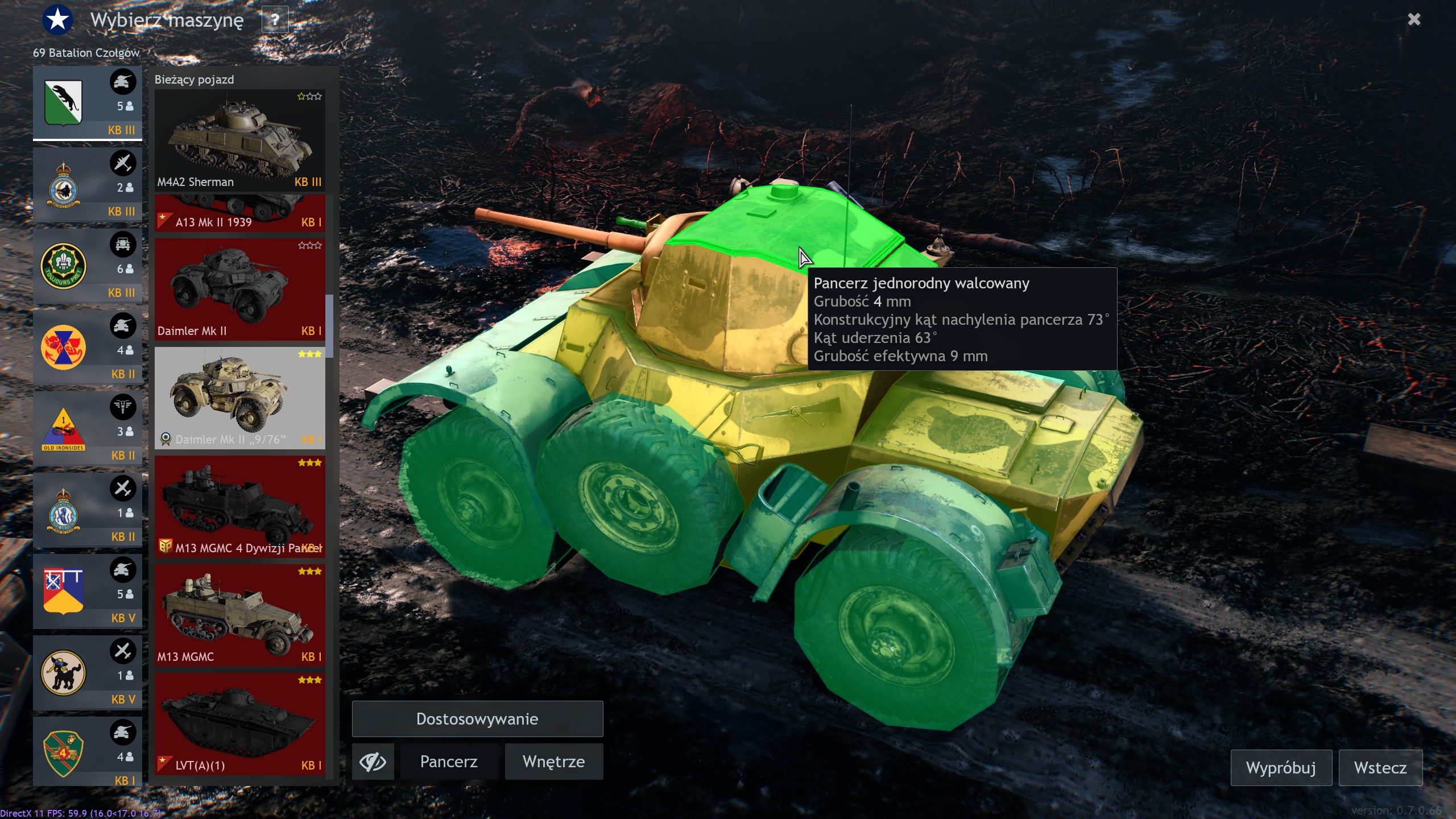
Task: Pick the black cat emblem squad
Action: click(87, 673)
